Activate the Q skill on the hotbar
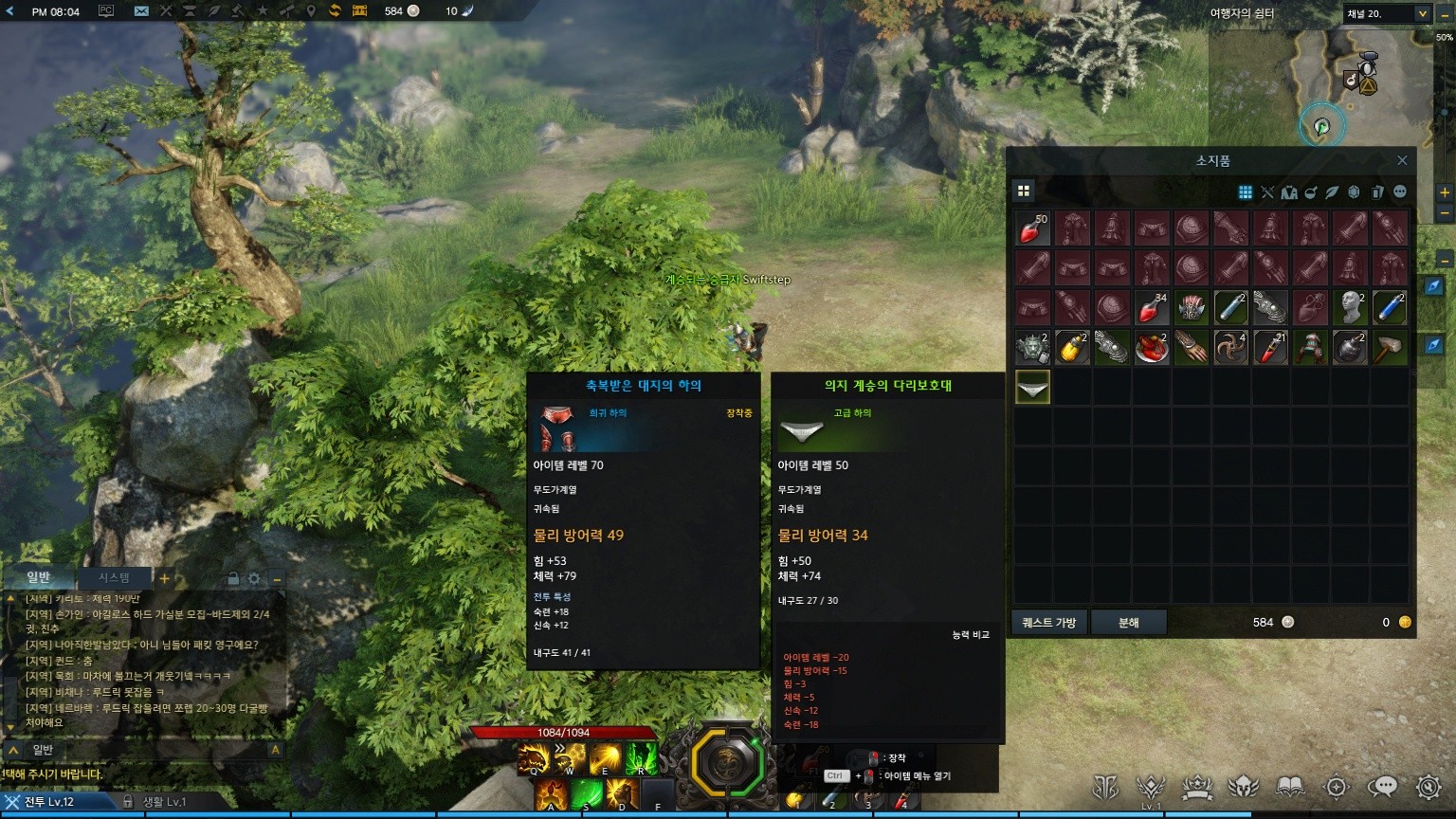Viewport: 1456px width, 819px height. (533, 758)
